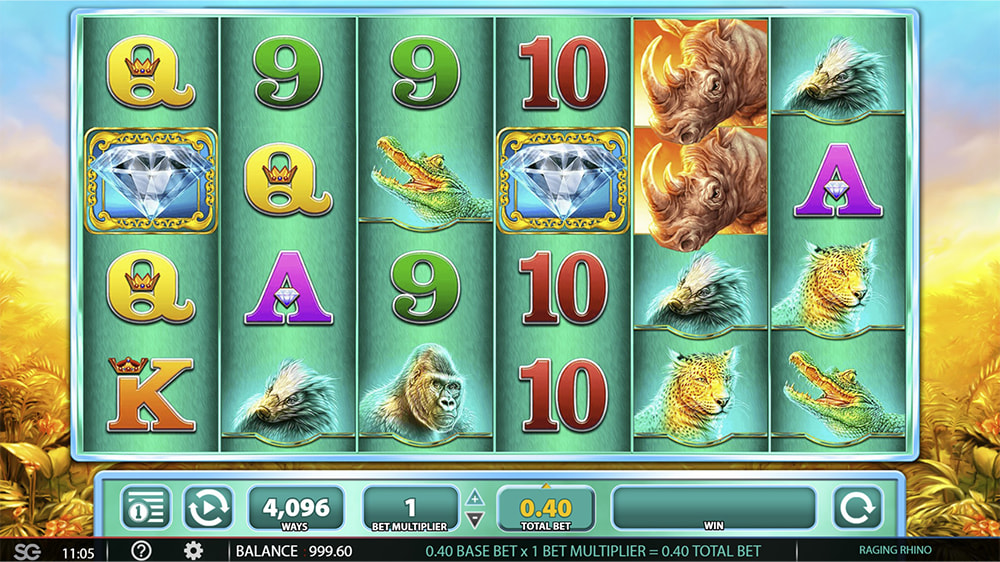Open the help question mark icon
The height and width of the screenshot is (562, 1000).
click(x=142, y=551)
